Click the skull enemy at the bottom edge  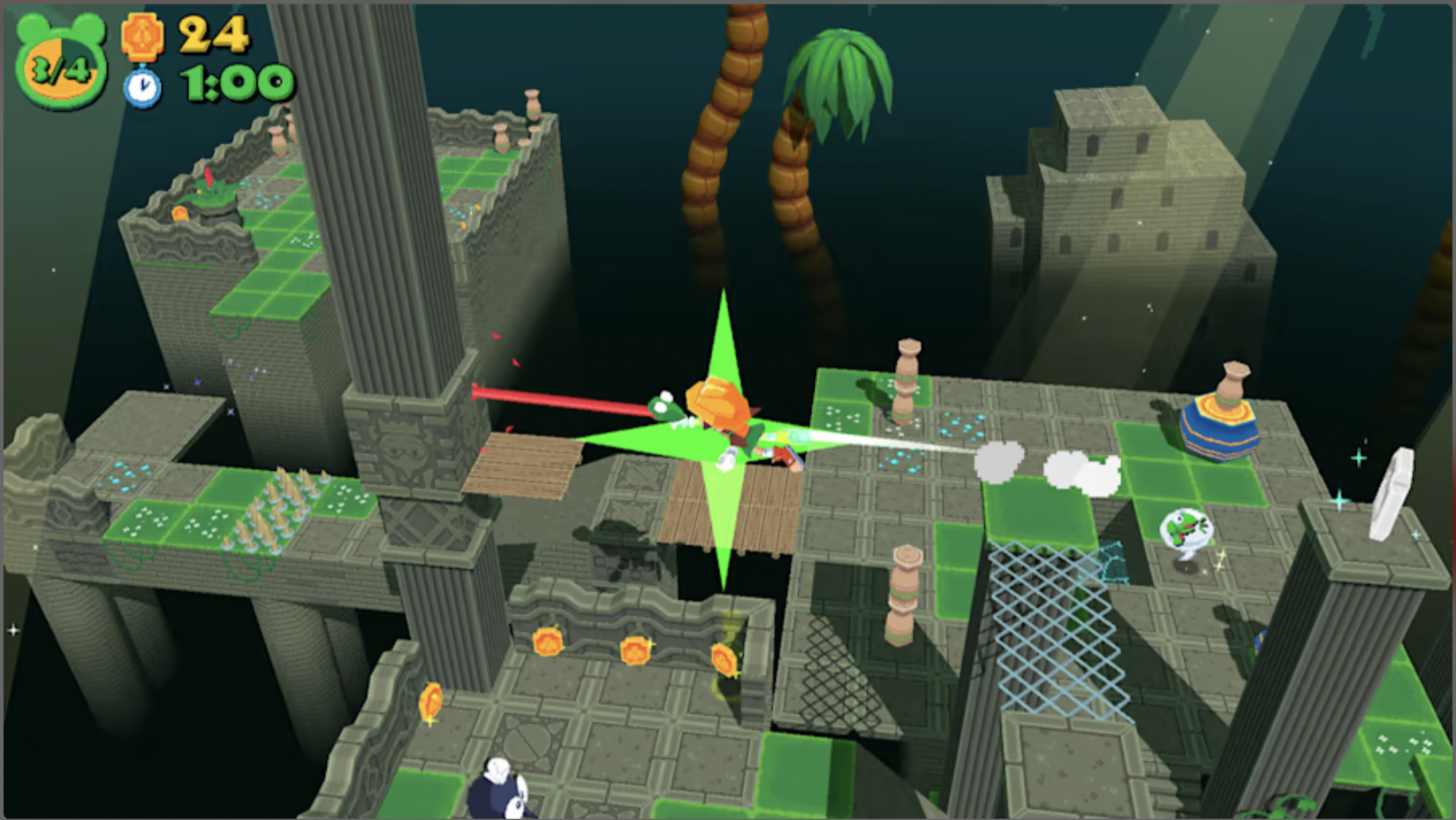pyautogui.click(x=499, y=786)
